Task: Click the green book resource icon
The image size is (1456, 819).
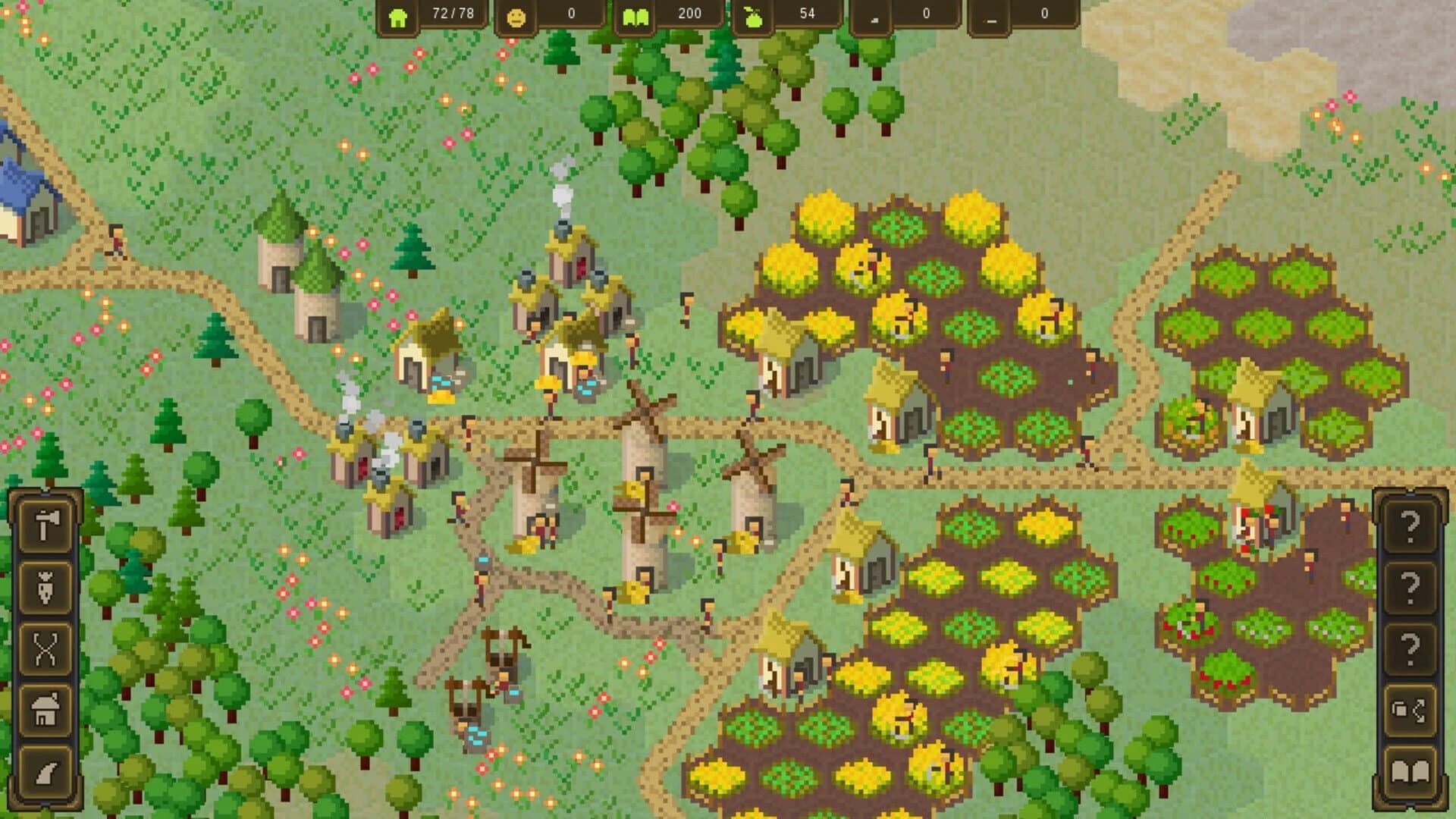Action: pyautogui.click(x=637, y=16)
